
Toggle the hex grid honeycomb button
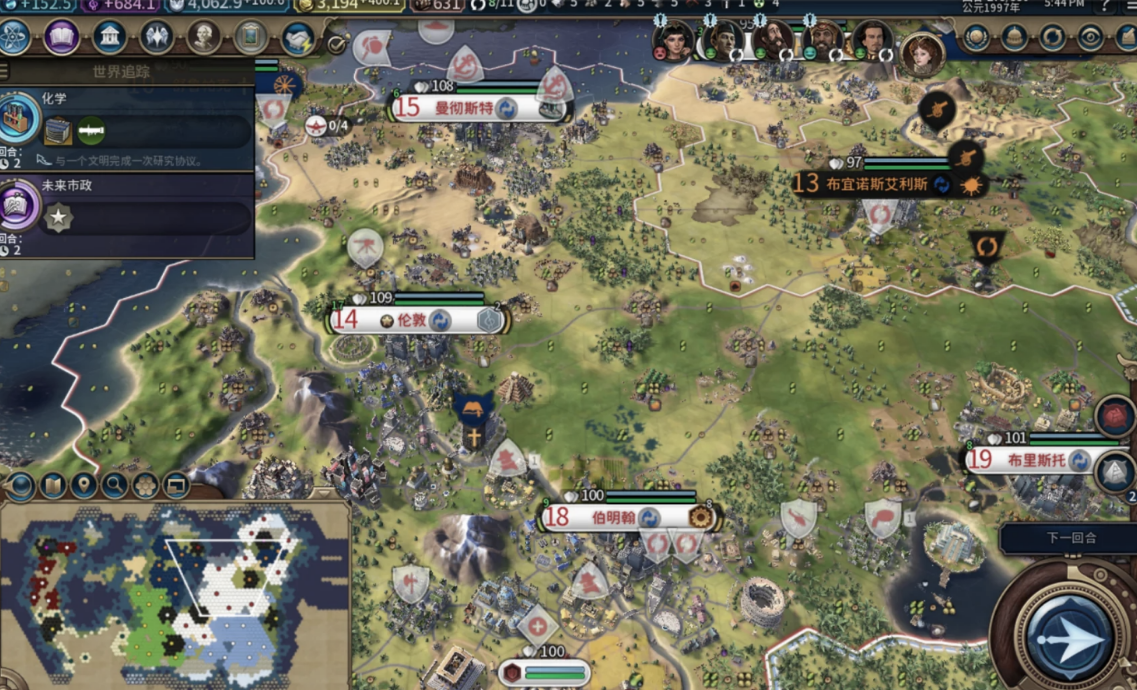pyautogui.click(x=145, y=486)
